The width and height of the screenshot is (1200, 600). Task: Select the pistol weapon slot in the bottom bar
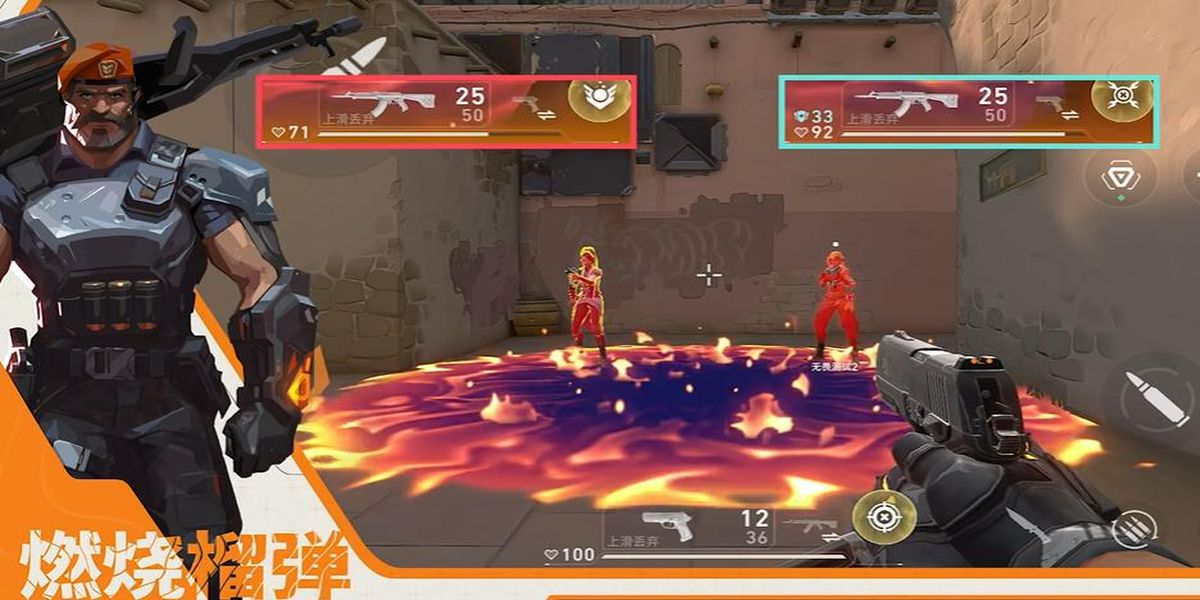click(x=666, y=526)
